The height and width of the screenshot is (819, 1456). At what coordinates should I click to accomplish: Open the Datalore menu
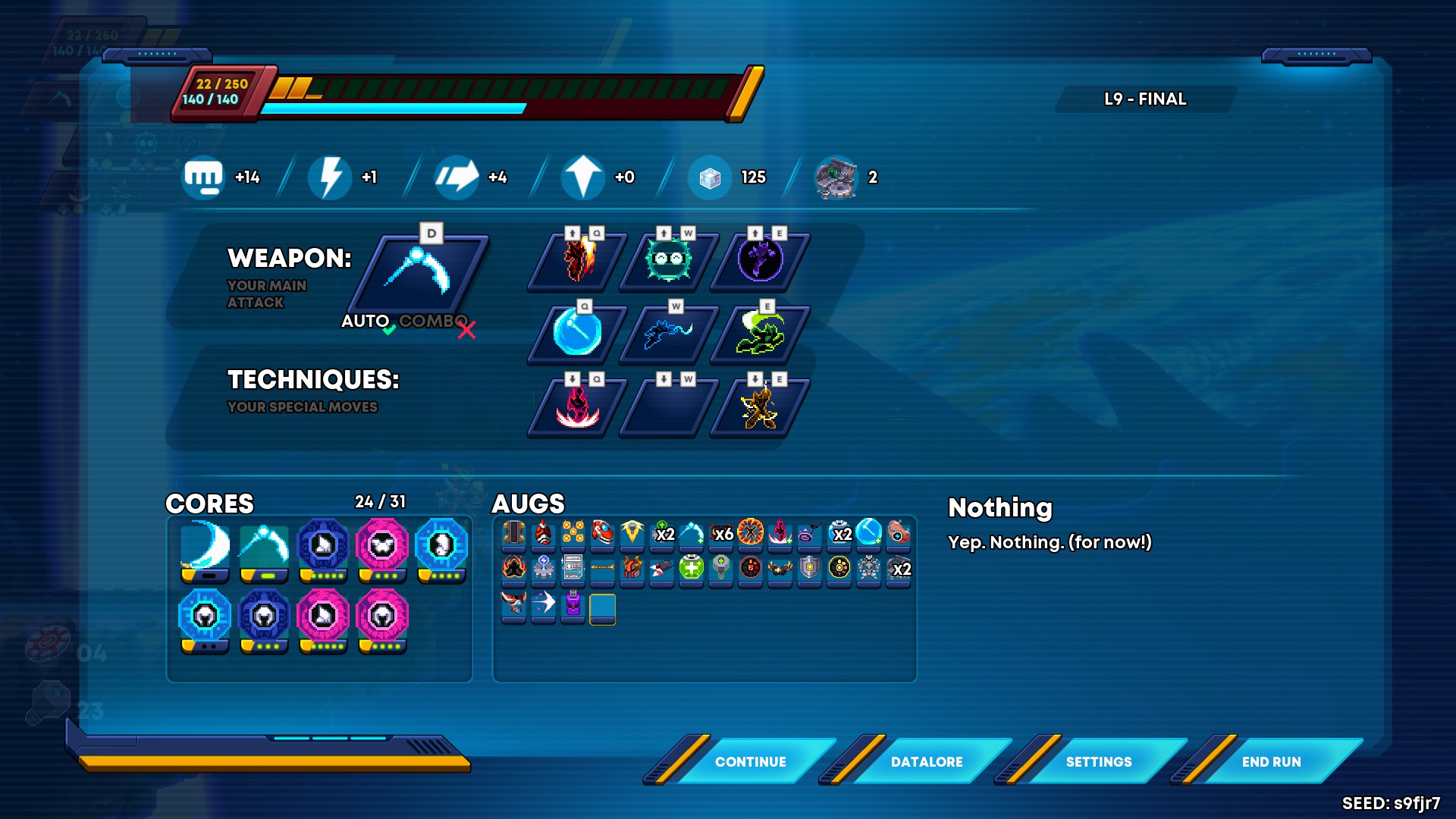click(x=926, y=761)
